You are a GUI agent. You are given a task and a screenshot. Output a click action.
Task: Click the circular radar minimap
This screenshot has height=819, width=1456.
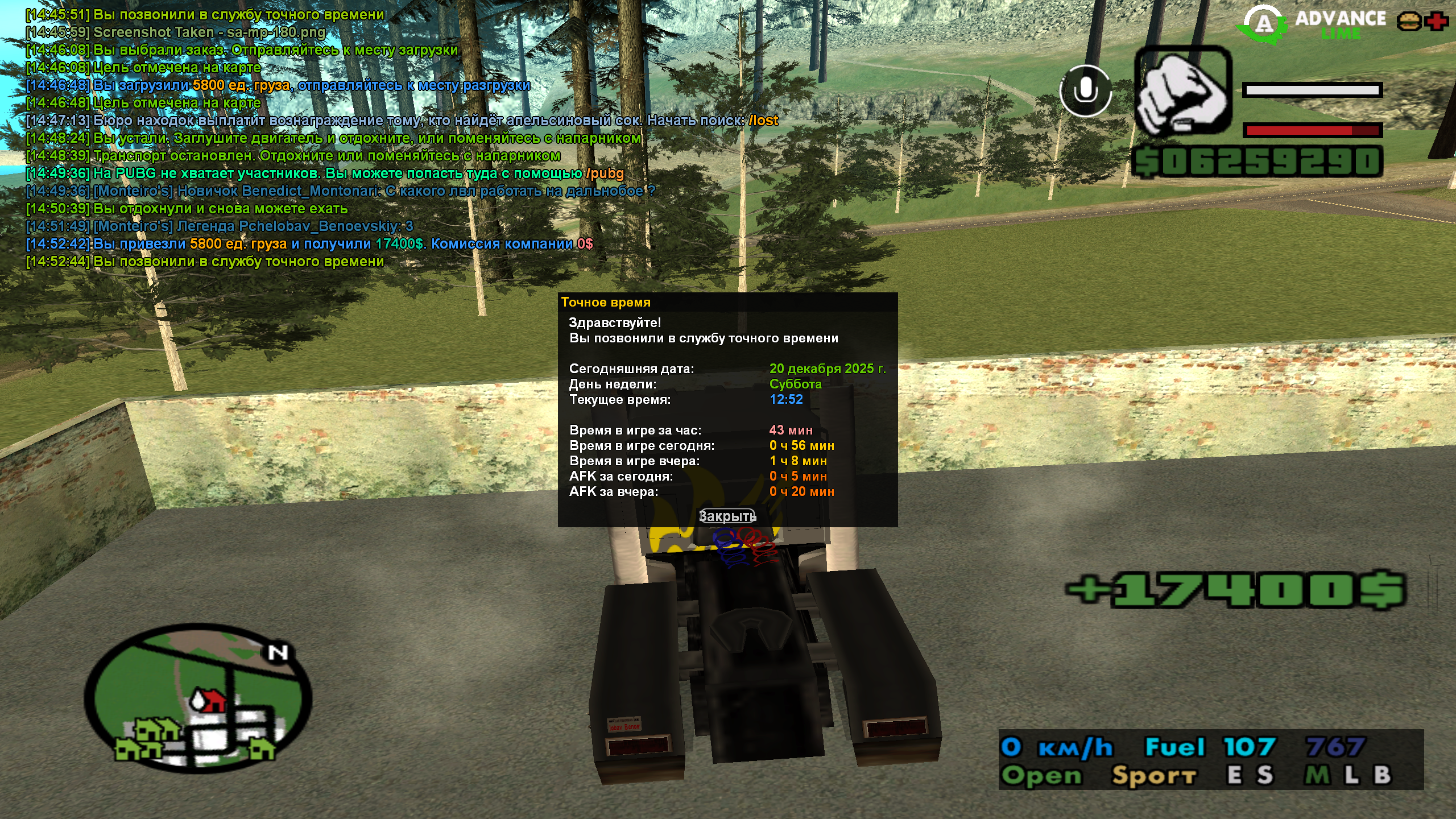[x=198, y=698]
